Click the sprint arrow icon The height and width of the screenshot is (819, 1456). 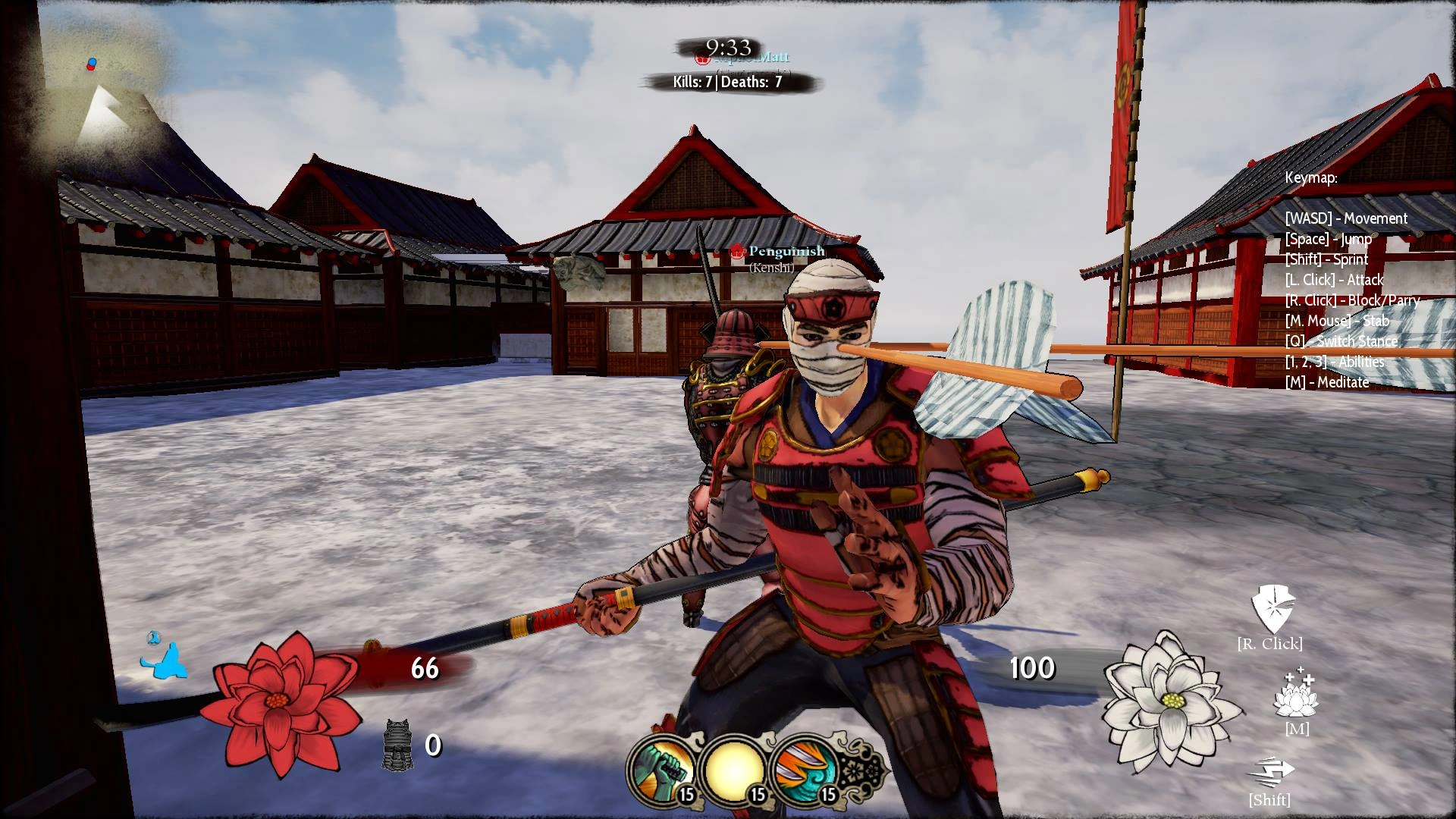[1270, 772]
